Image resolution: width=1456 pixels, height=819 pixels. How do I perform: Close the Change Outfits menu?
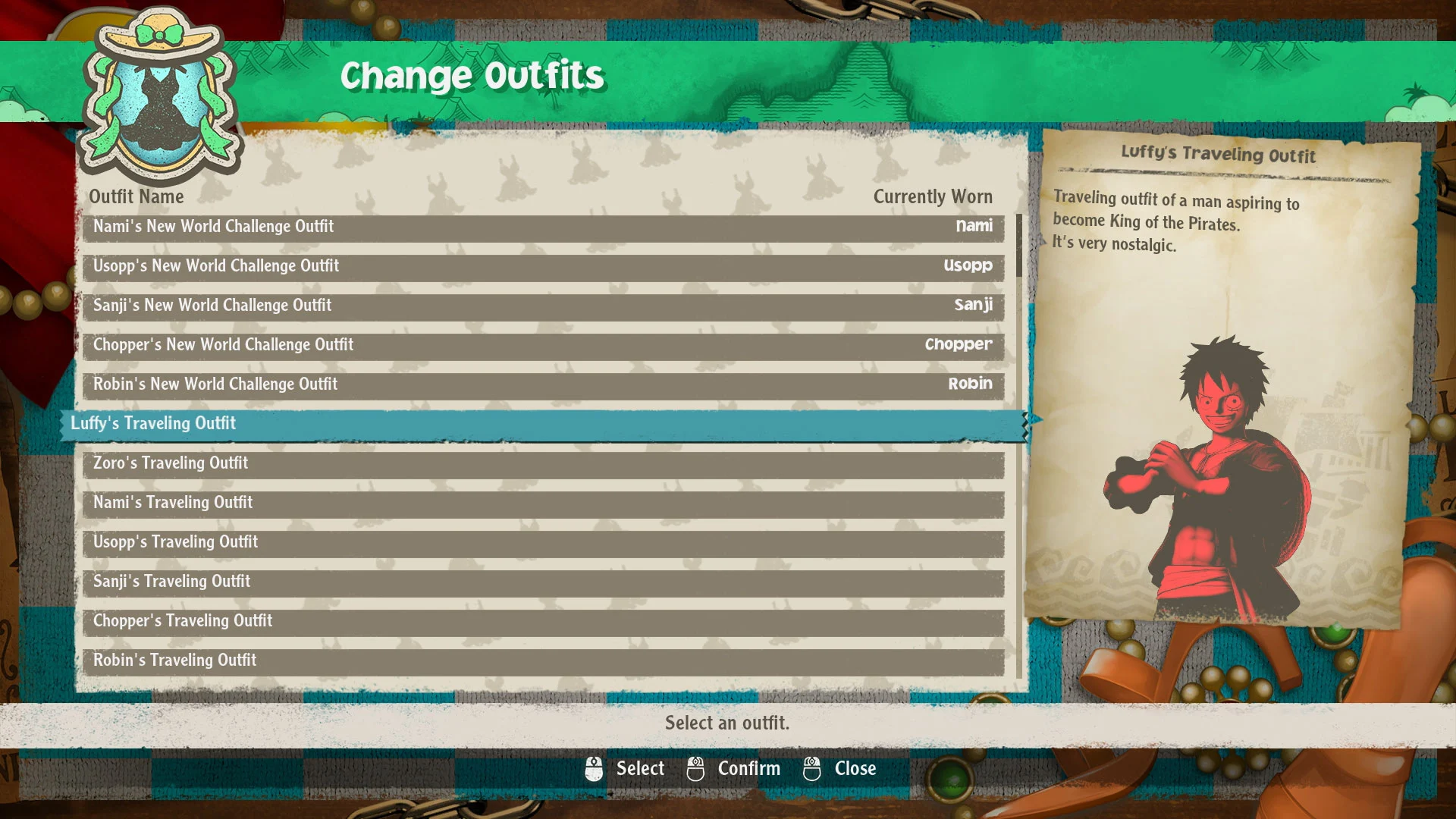(x=840, y=769)
